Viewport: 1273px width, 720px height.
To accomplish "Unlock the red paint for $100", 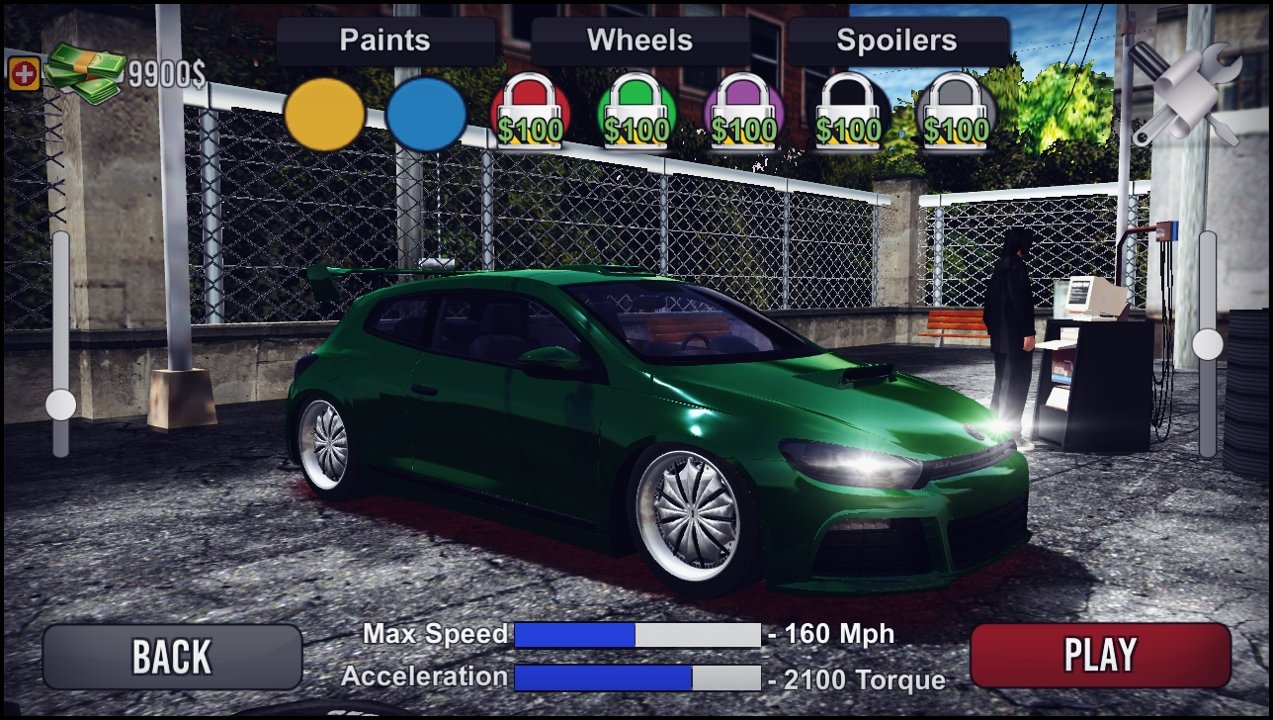I will coord(530,114).
